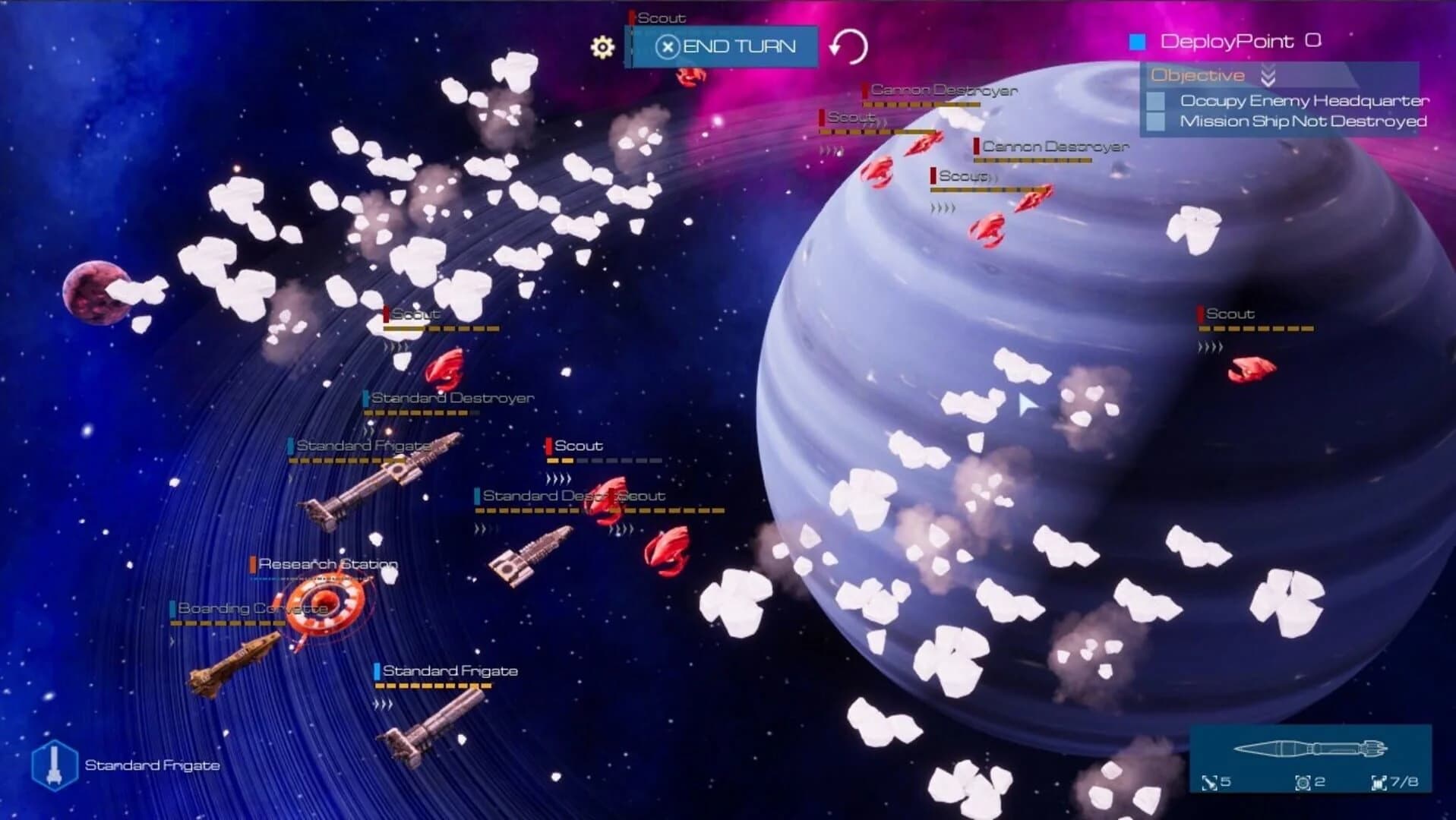Click the chevrons below the Boarding Corvette label
Viewport: 1456px width, 820px height.
pyautogui.click(x=172, y=642)
